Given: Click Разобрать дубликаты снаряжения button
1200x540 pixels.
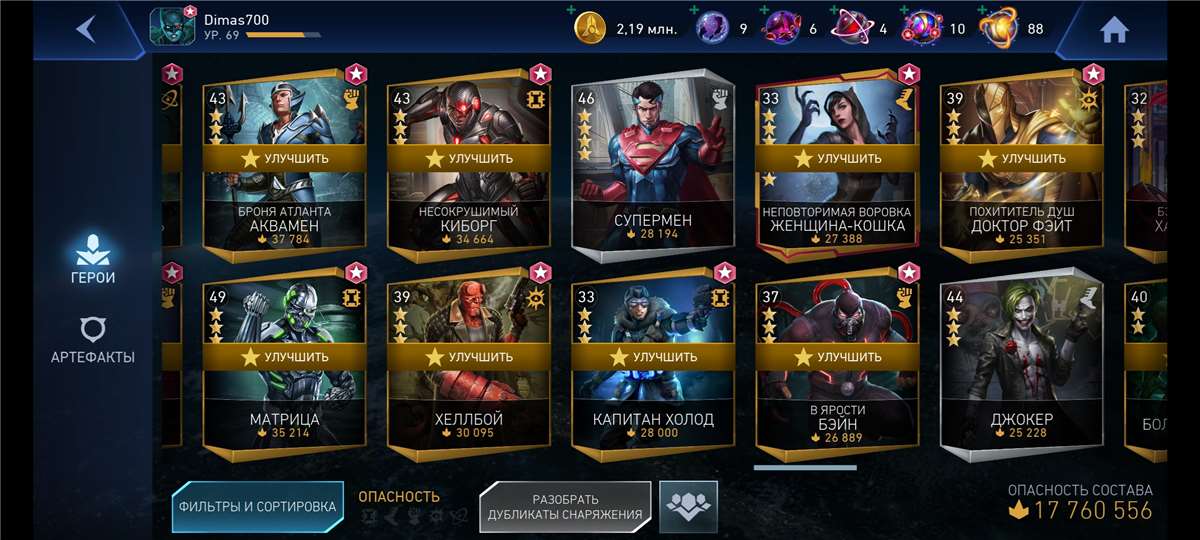Looking at the screenshot, I should [565, 507].
